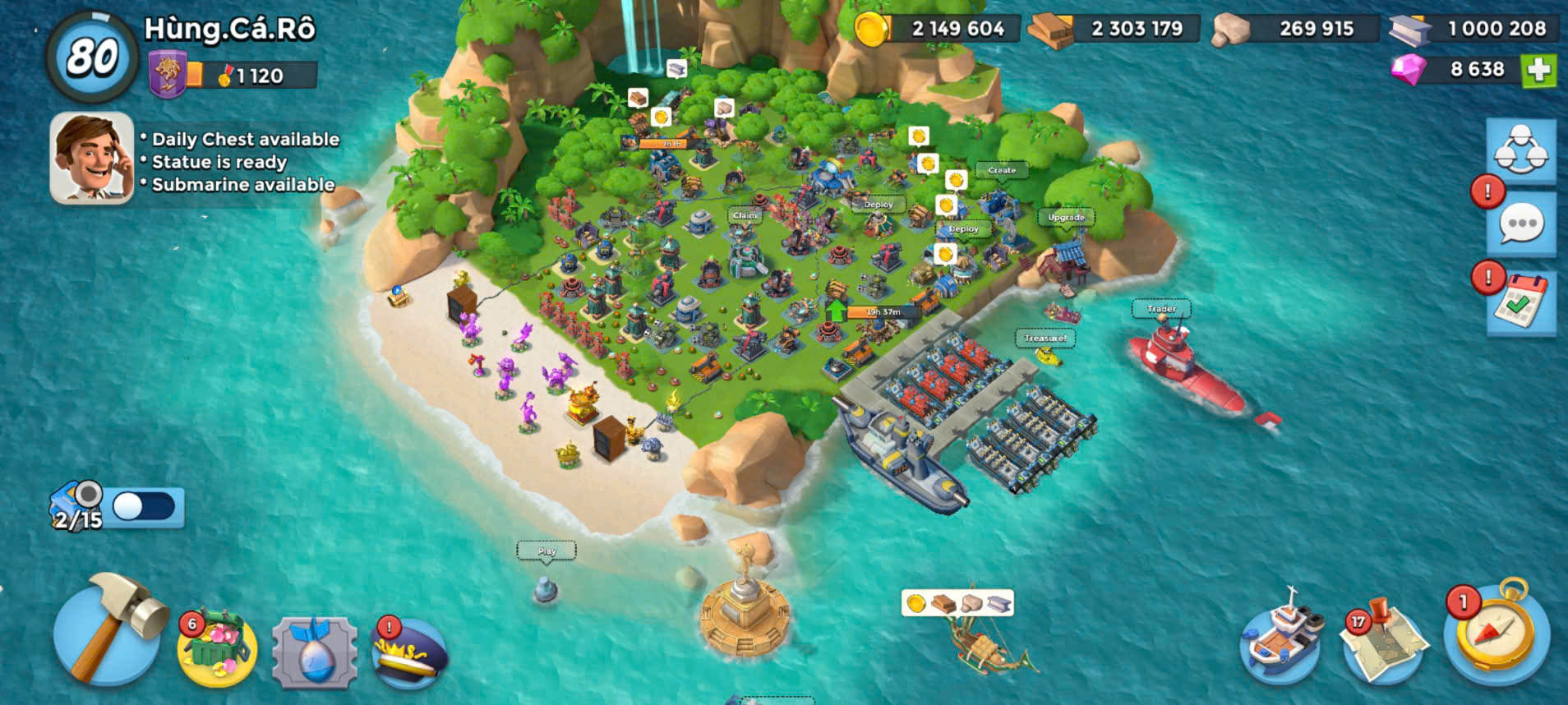Open the chat speech bubble
The height and width of the screenshot is (705, 1568).
tap(1521, 224)
